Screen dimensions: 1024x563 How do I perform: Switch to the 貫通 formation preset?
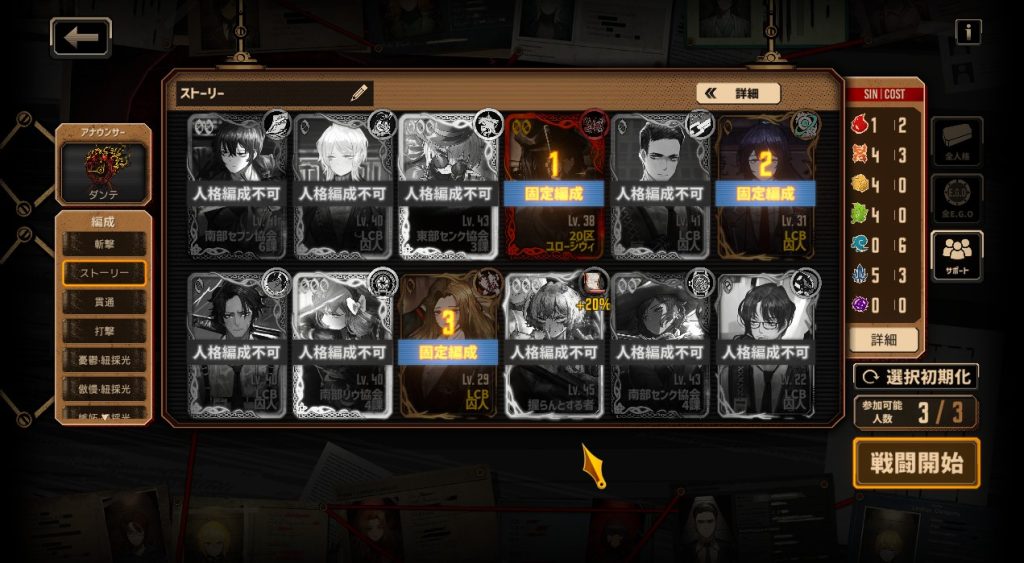pos(104,301)
